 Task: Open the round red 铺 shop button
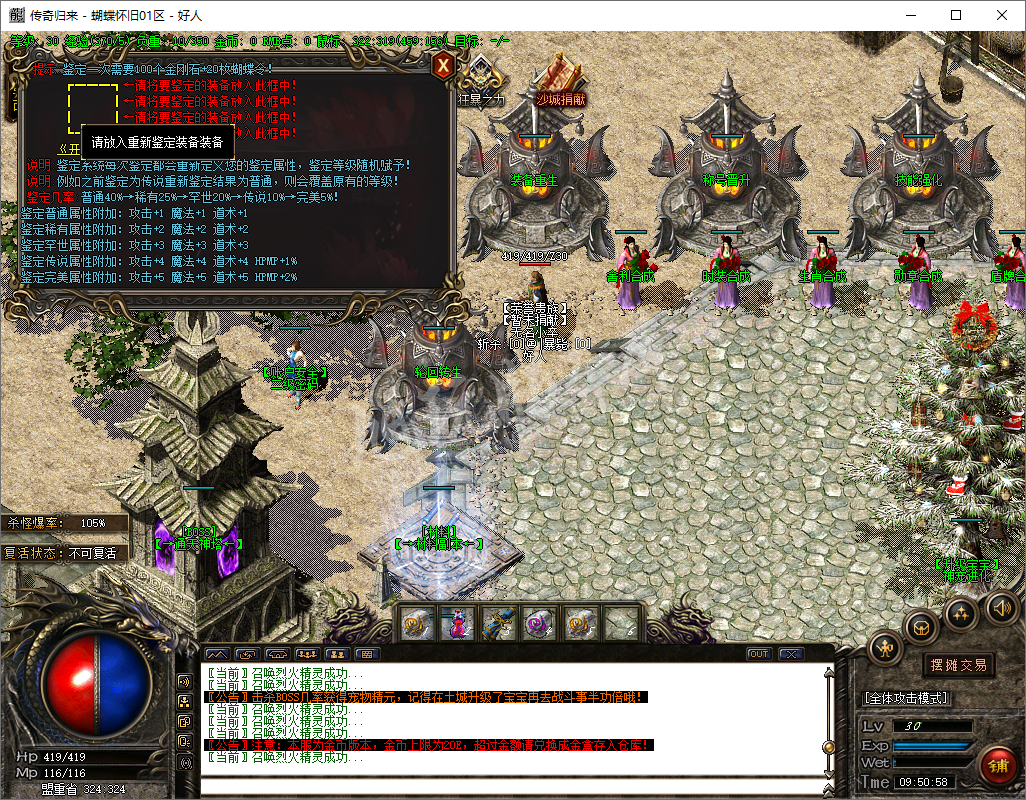point(998,765)
